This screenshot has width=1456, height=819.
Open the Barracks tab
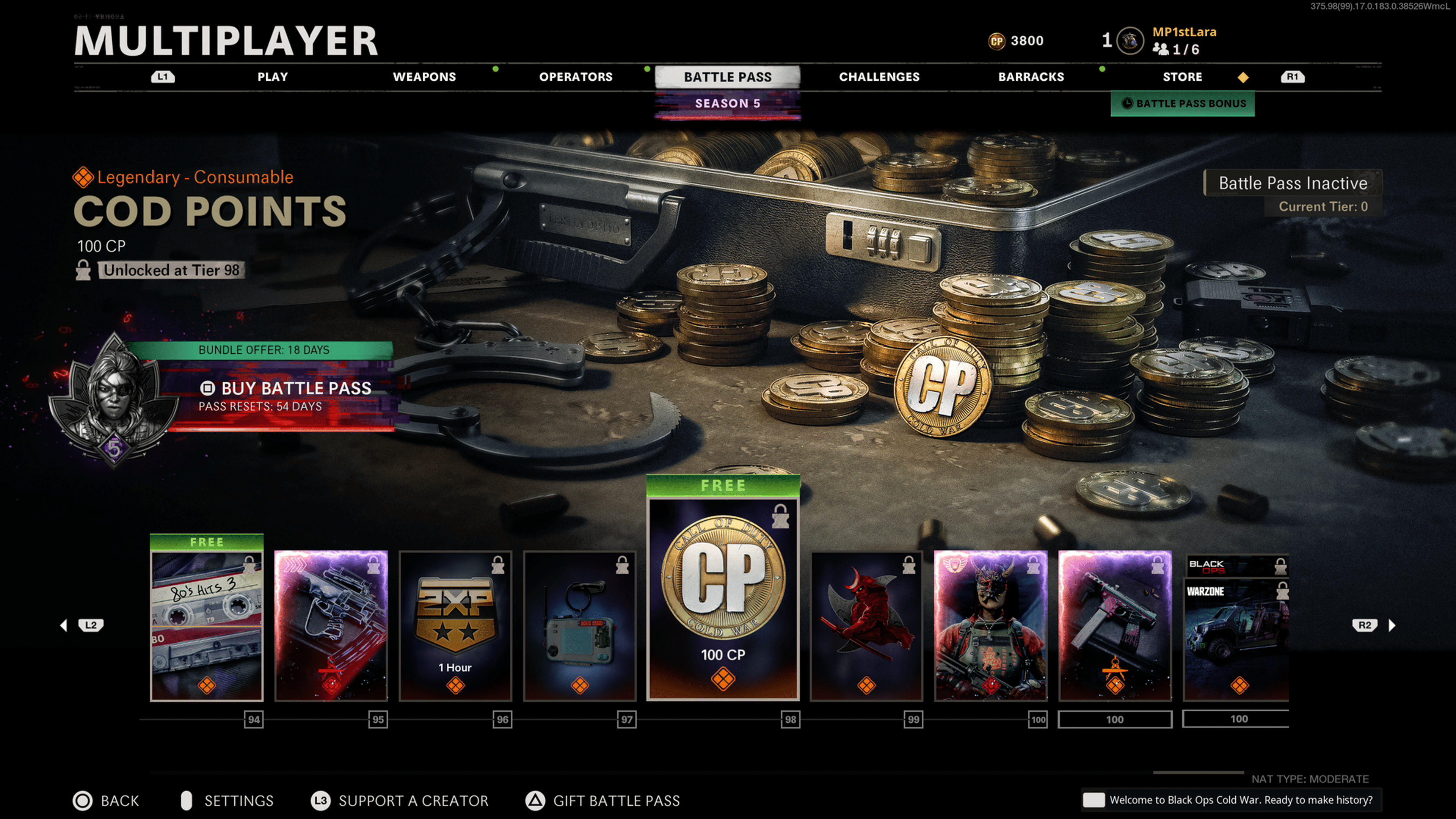[1031, 77]
